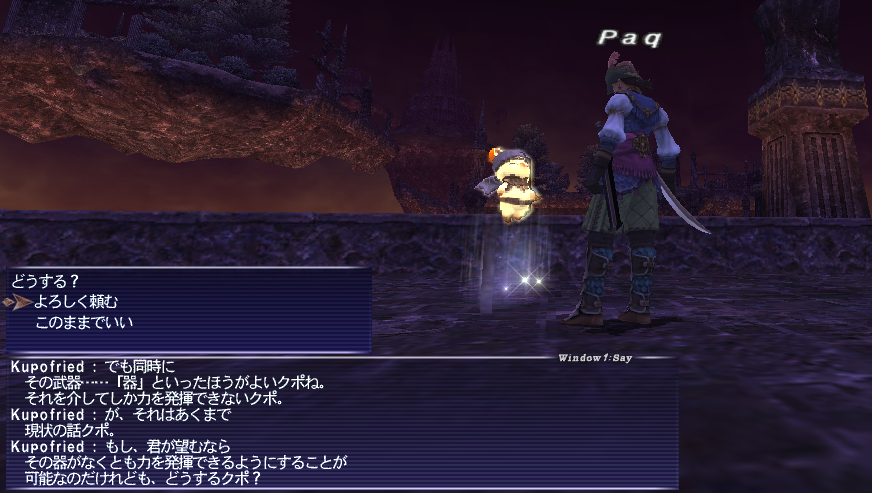Select the このままでいい dialogue option
The height and width of the screenshot is (493, 872).
(x=84, y=322)
